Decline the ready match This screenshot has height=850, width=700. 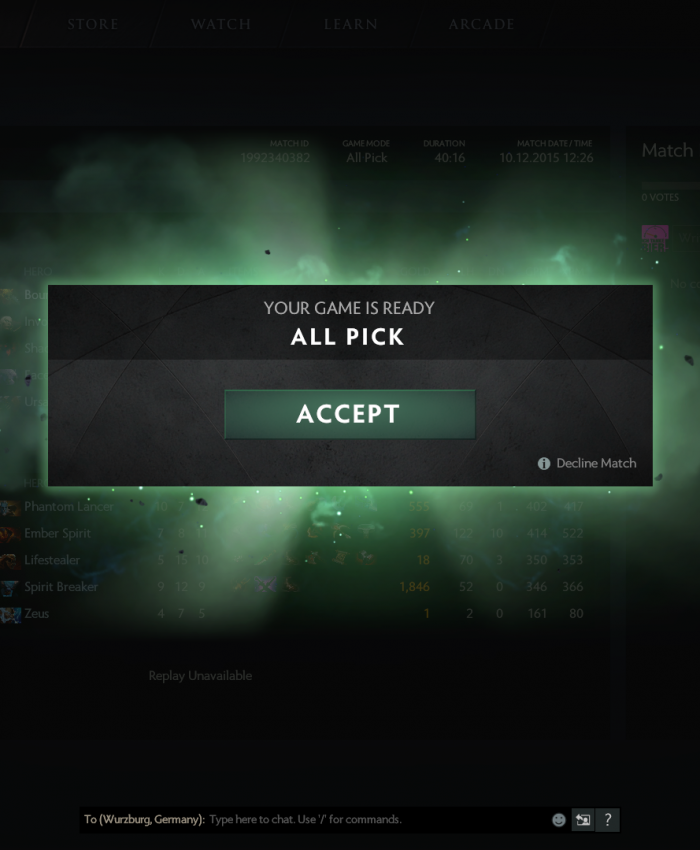pos(595,463)
